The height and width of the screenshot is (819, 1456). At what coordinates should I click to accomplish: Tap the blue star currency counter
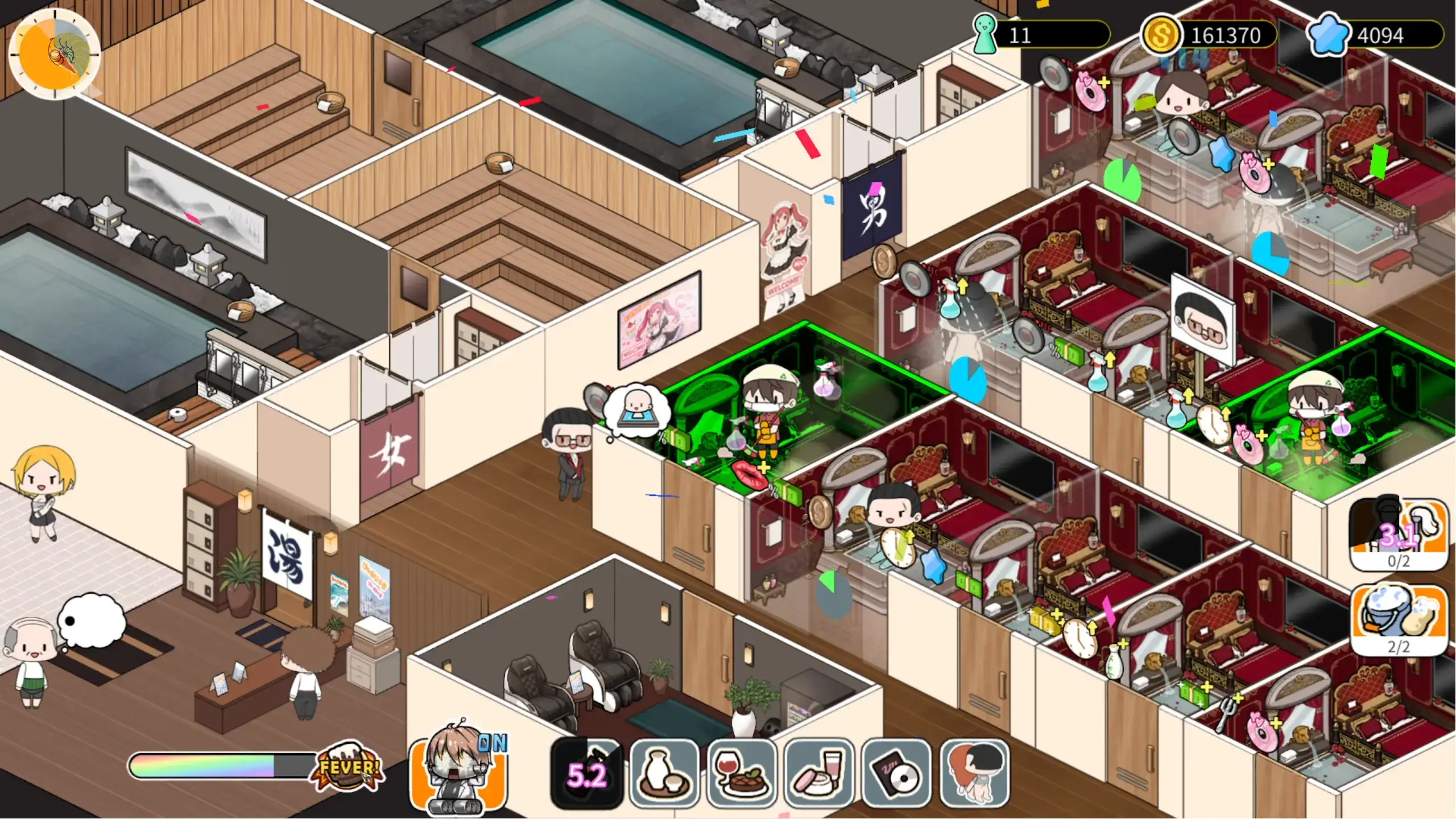(1375, 35)
